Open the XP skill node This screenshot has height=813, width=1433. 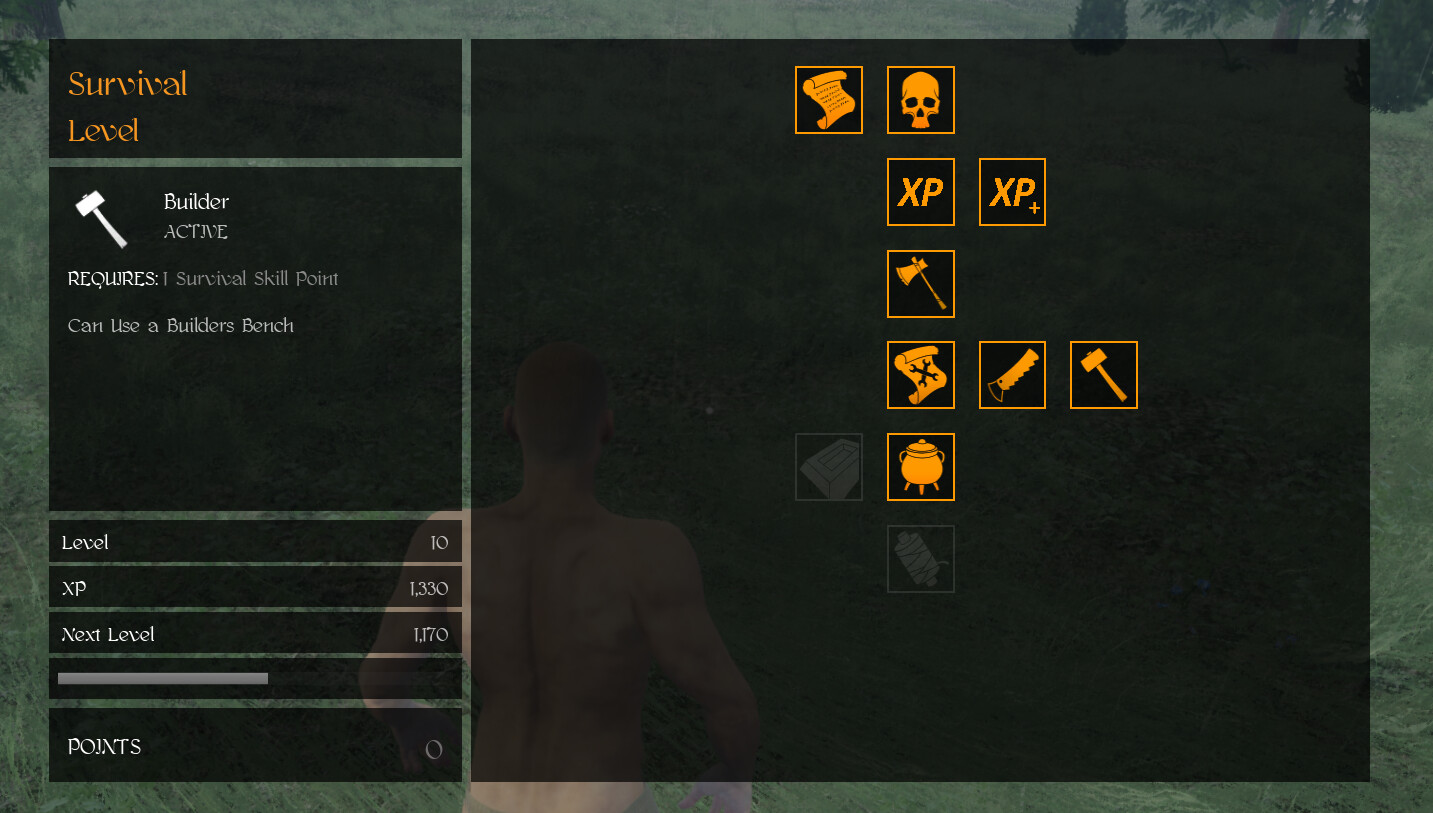920,191
